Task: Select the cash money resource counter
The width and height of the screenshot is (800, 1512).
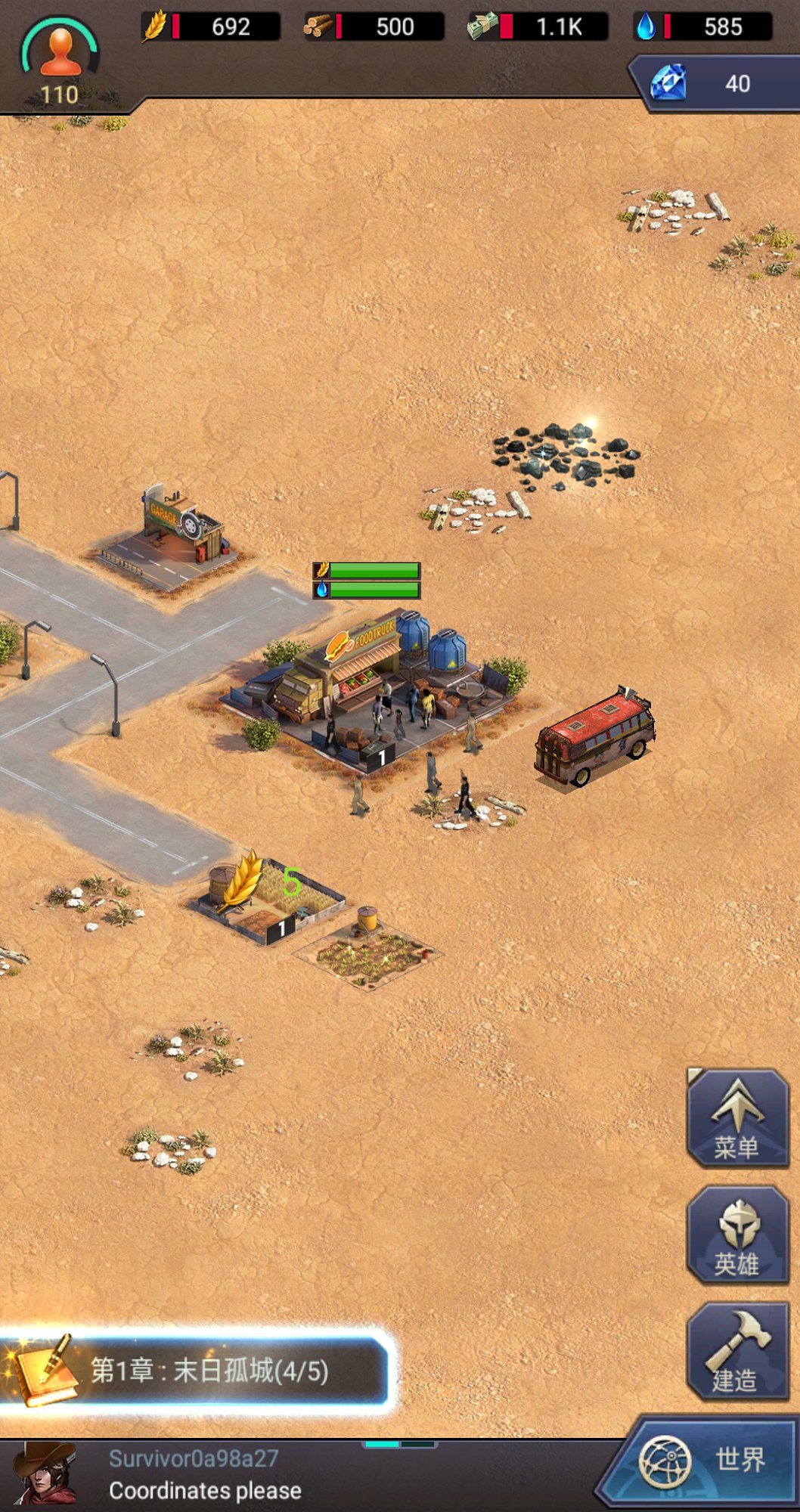Action: [x=538, y=27]
